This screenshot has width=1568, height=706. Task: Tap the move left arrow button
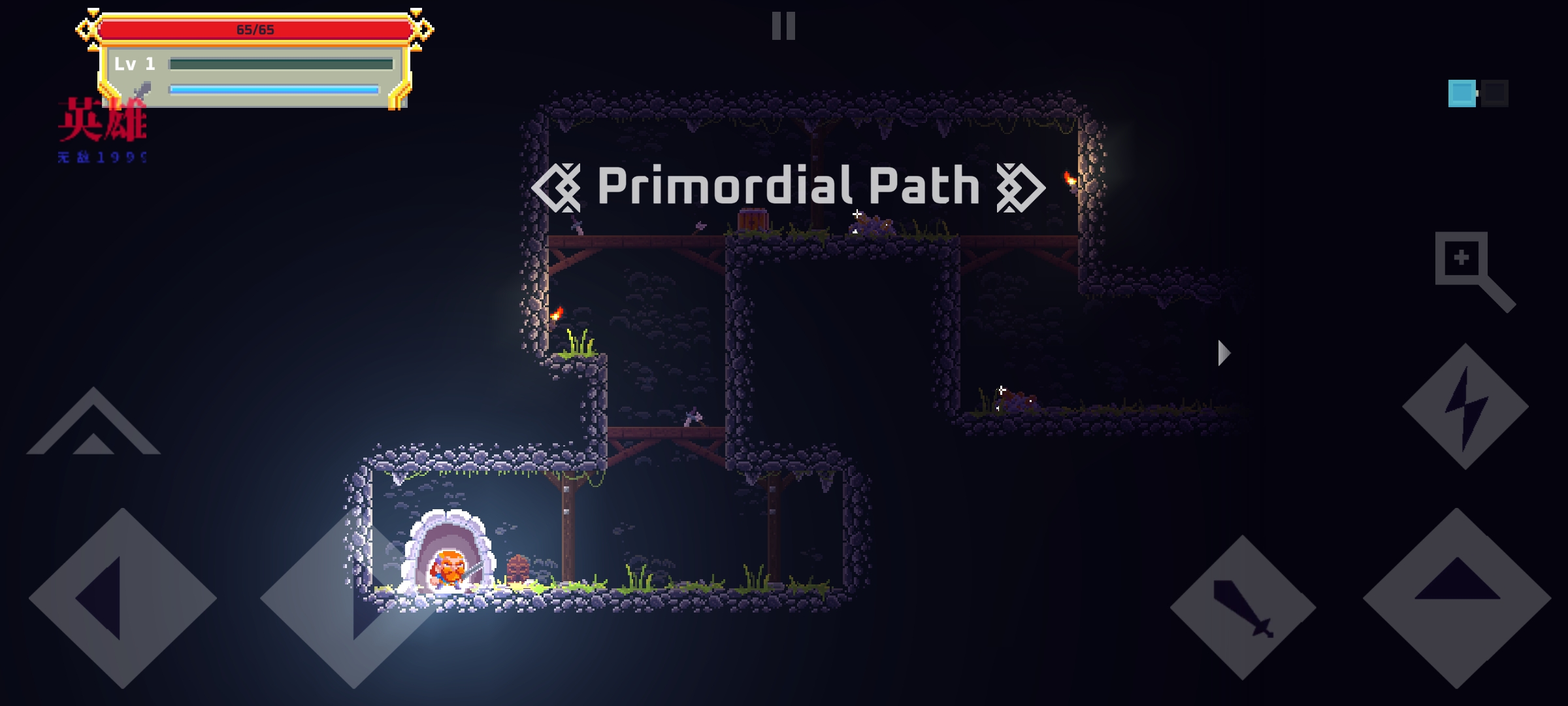pos(122,598)
